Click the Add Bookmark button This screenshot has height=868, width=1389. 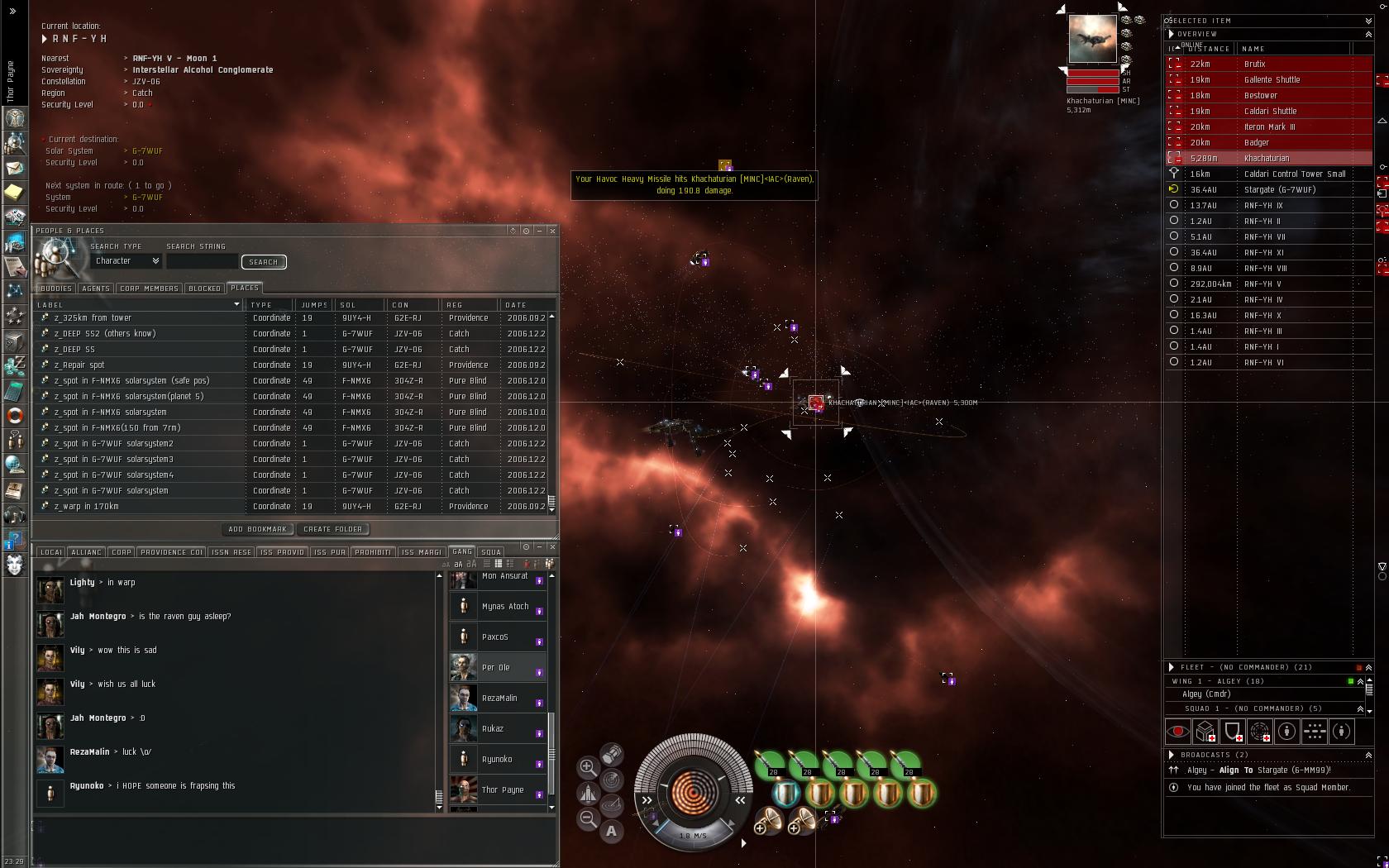click(x=257, y=529)
